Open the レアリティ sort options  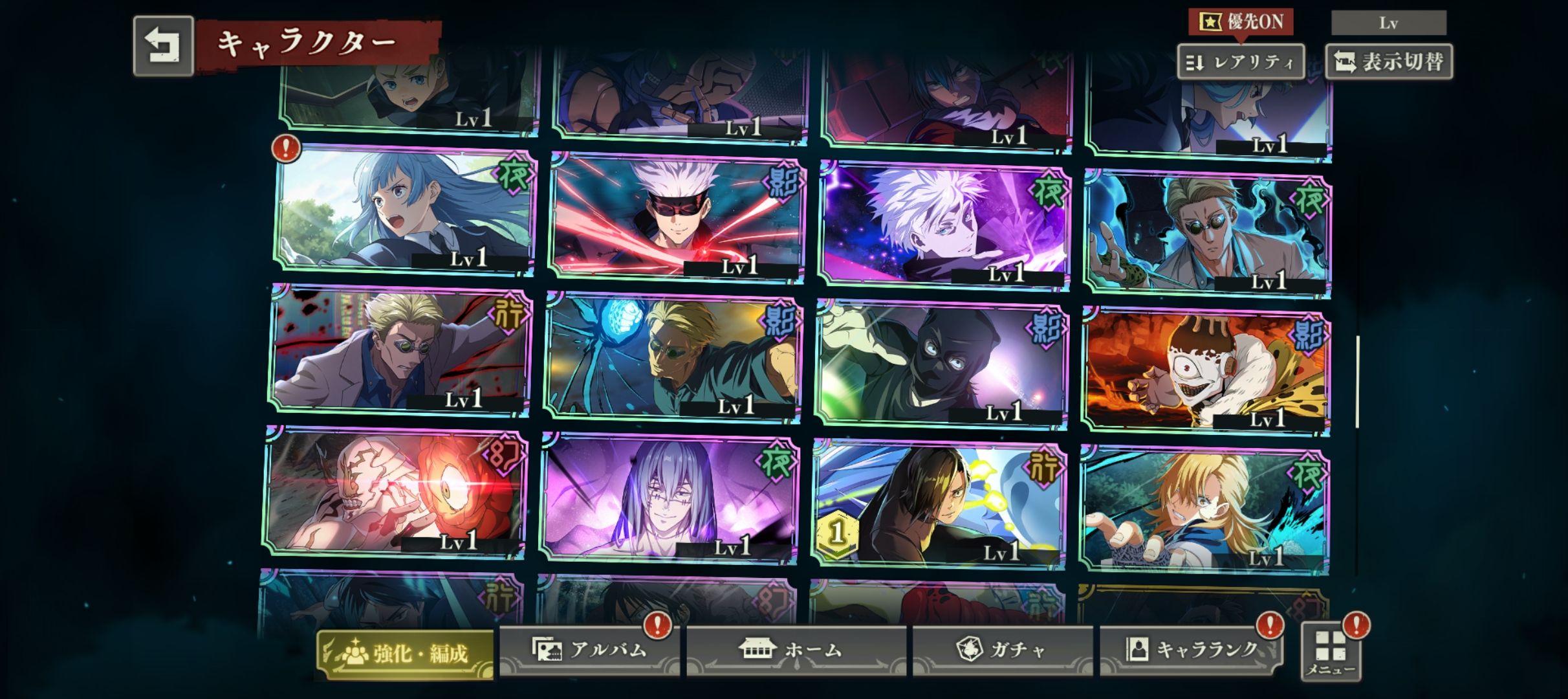click(x=1240, y=62)
